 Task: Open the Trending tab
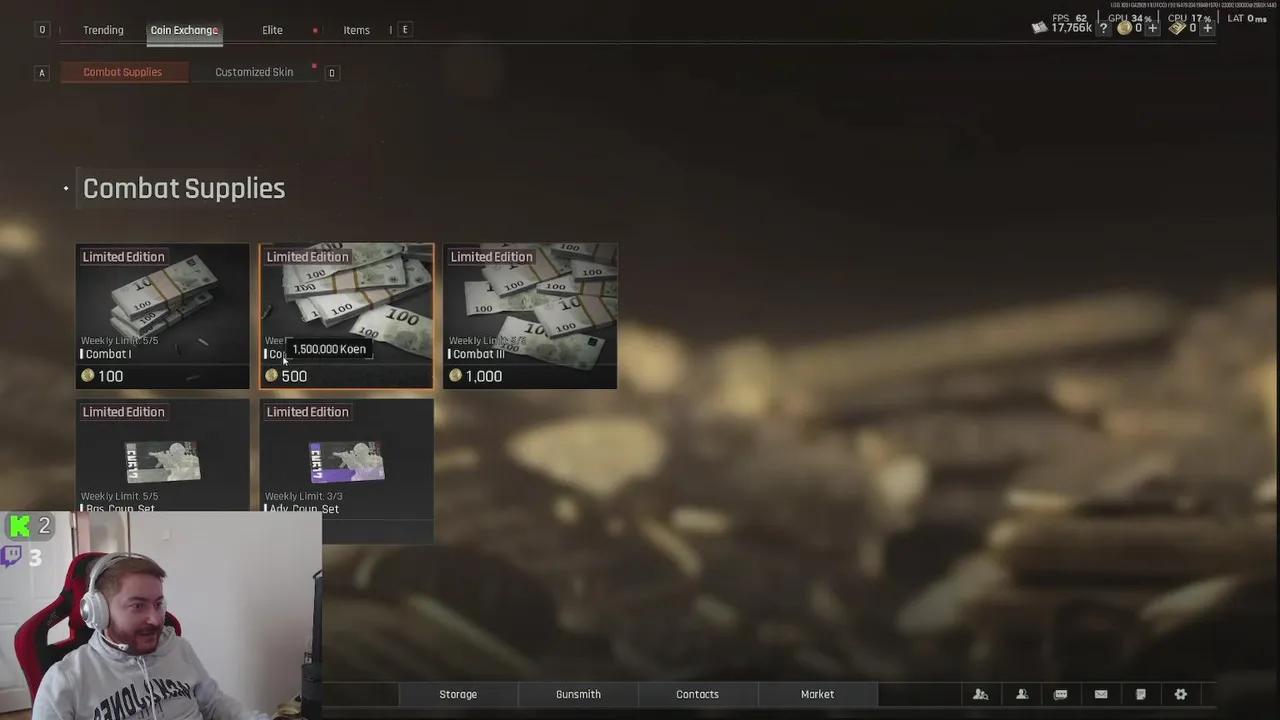(103, 30)
